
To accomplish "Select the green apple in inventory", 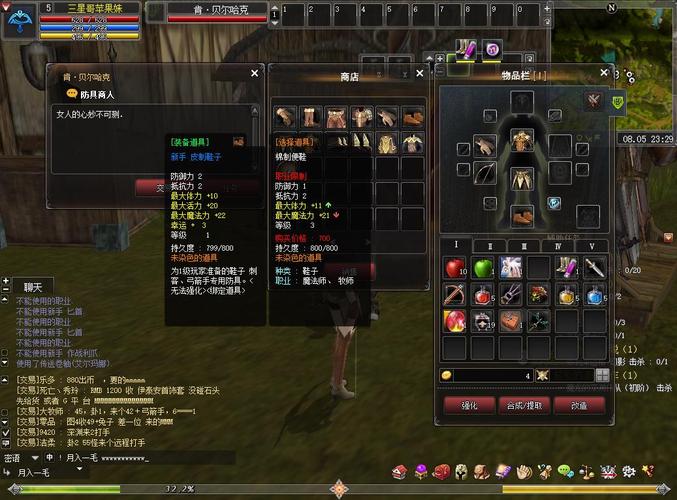I will [483, 268].
